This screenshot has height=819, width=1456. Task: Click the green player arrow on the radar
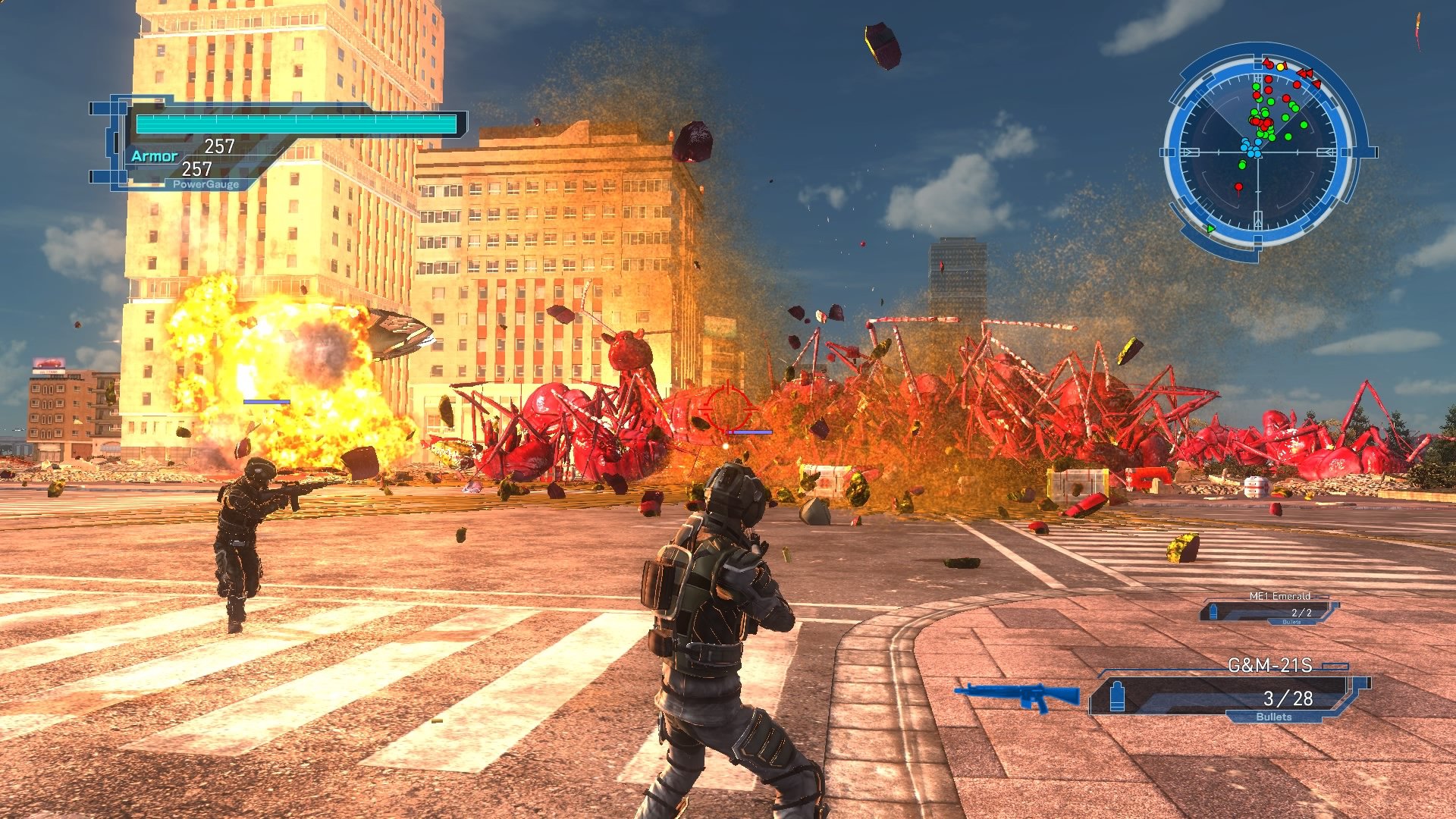1211,229
